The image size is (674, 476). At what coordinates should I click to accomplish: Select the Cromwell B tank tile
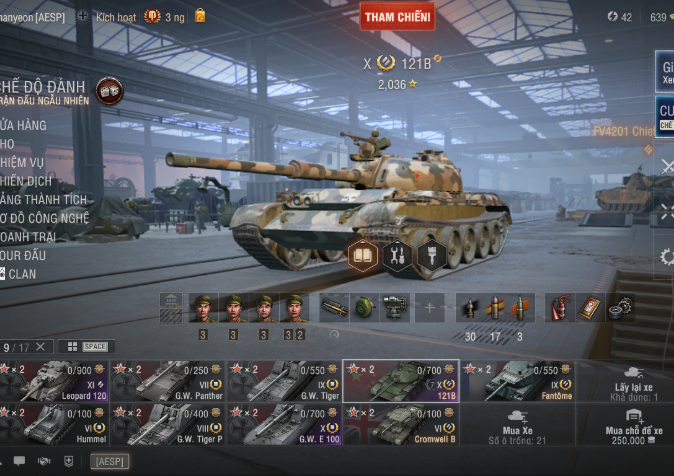tap(401, 424)
